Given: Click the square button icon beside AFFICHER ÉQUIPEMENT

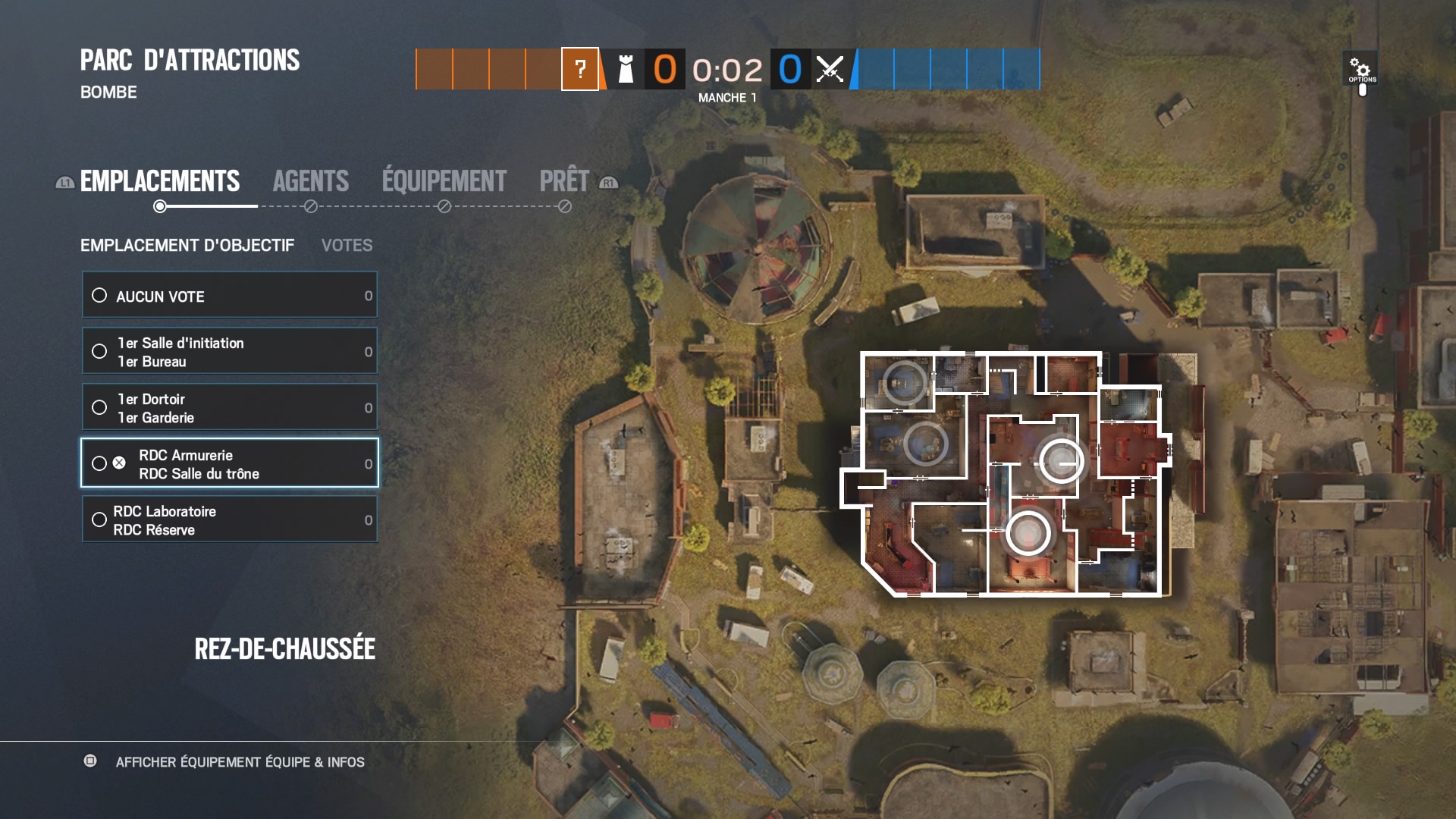Looking at the screenshot, I should click(91, 762).
